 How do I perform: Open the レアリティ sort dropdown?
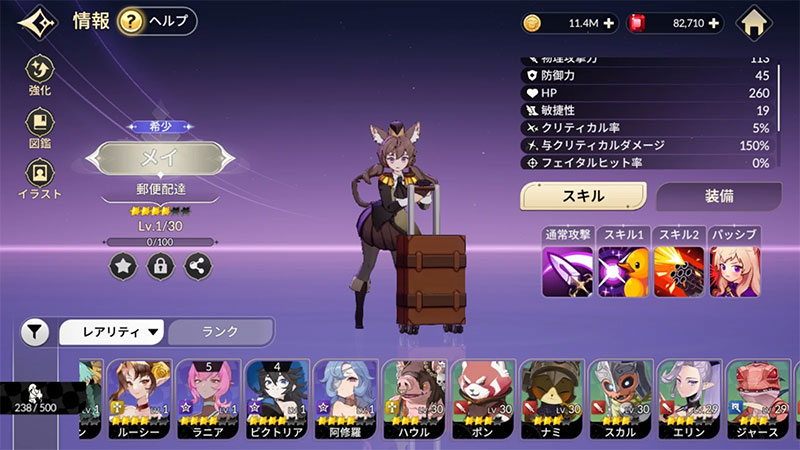[113, 331]
